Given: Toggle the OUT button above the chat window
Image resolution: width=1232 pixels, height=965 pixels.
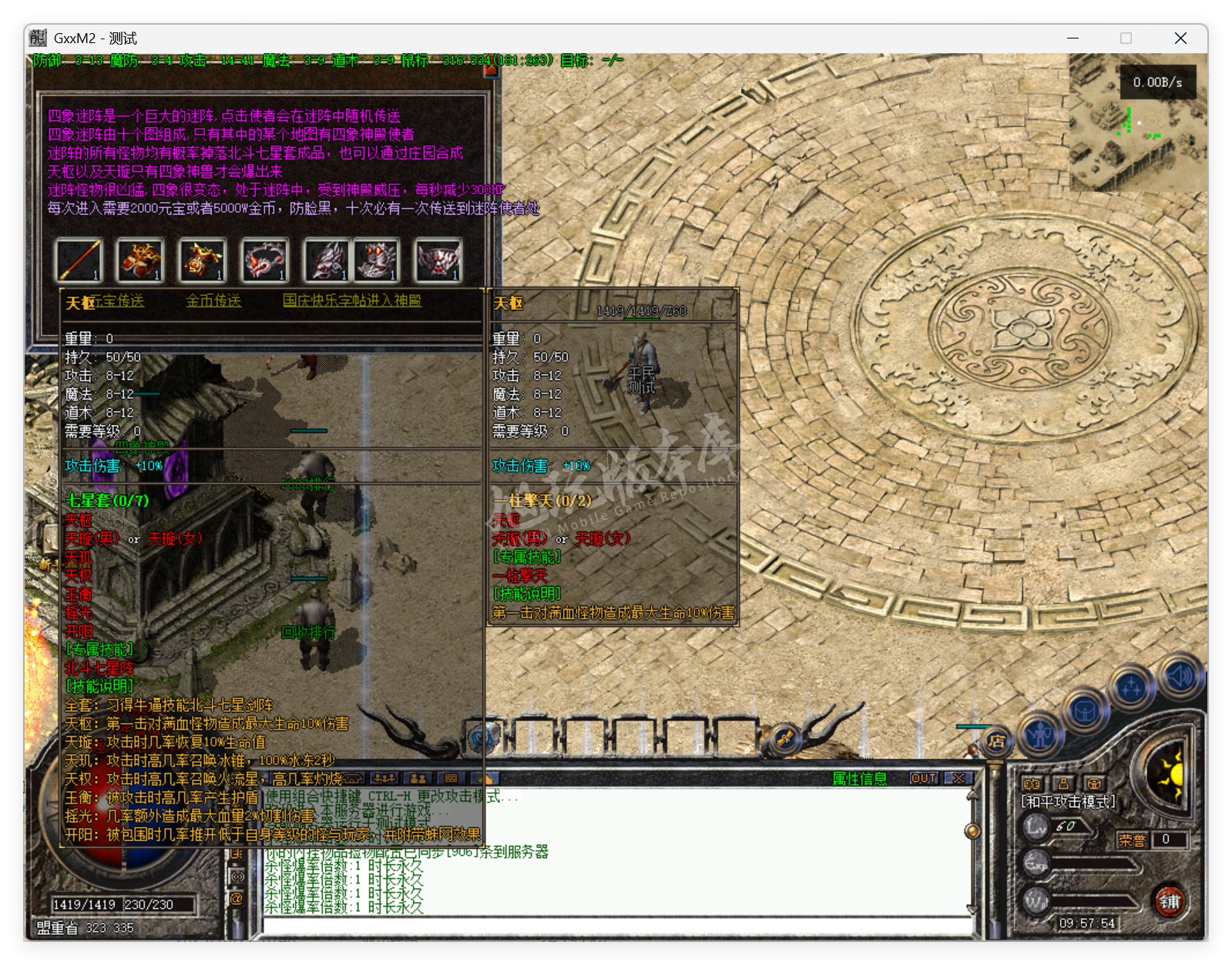Looking at the screenshot, I should 925,779.
